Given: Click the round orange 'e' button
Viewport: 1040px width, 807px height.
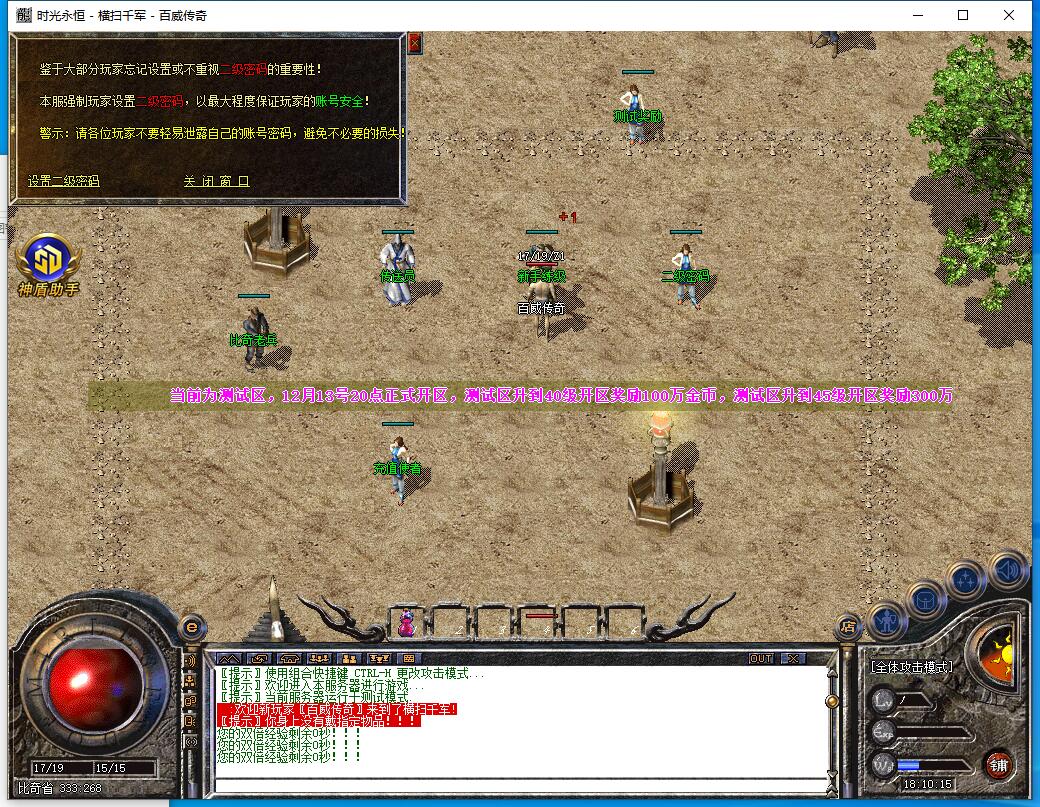Looking at the screenshot, I should pos(190,628).
